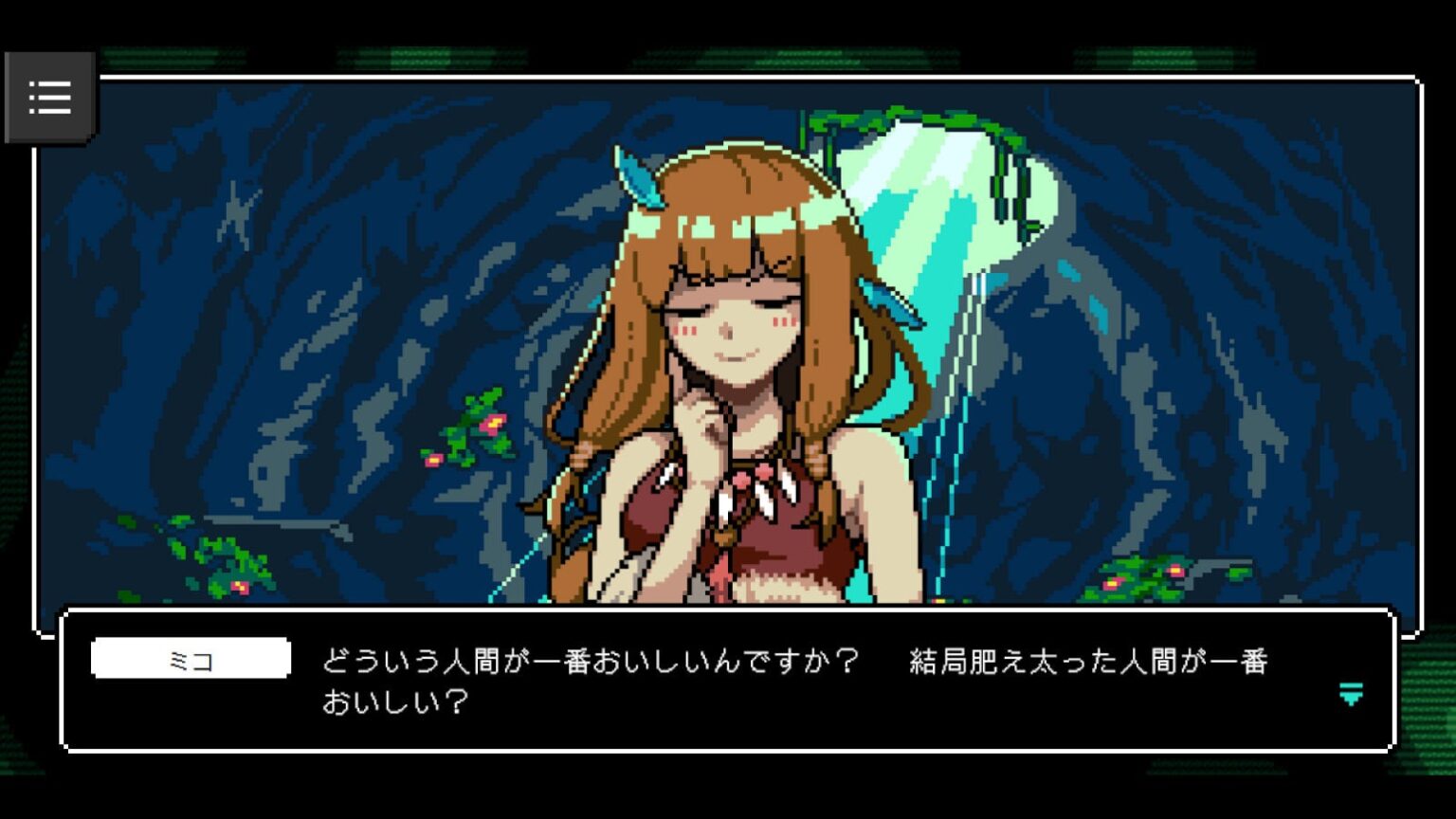The height and width of the screenshot is (819, 1456).
Task: Select the speaker name tag labeled ミコ
Action: [190, 658]
